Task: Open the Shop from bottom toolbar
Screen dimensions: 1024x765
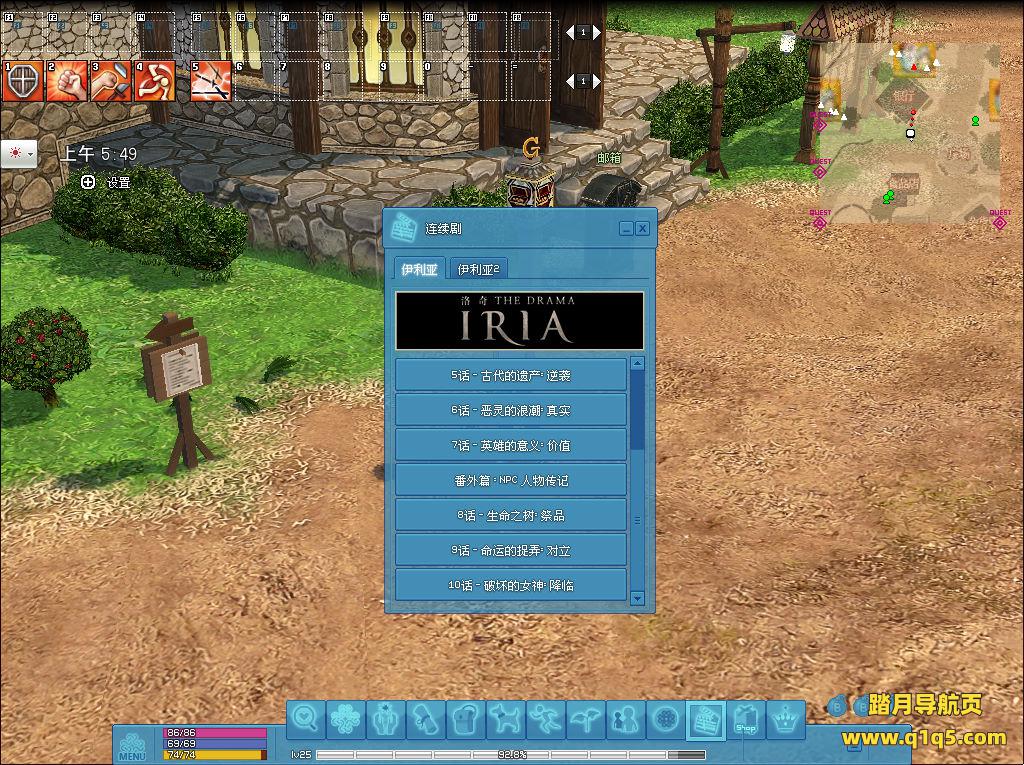Action: tap(746, 719)
